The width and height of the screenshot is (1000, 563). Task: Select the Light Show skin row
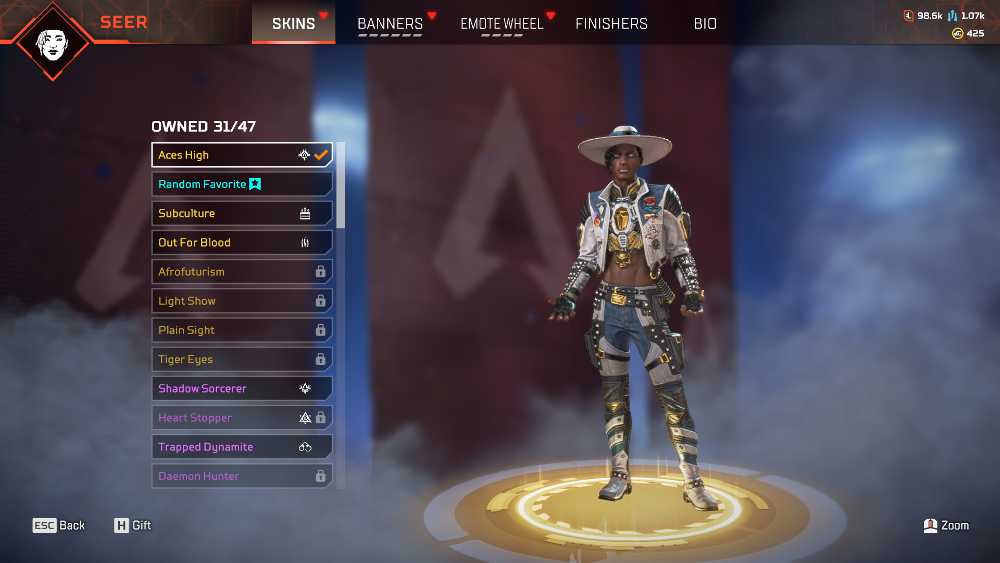(x=242, y=301)
